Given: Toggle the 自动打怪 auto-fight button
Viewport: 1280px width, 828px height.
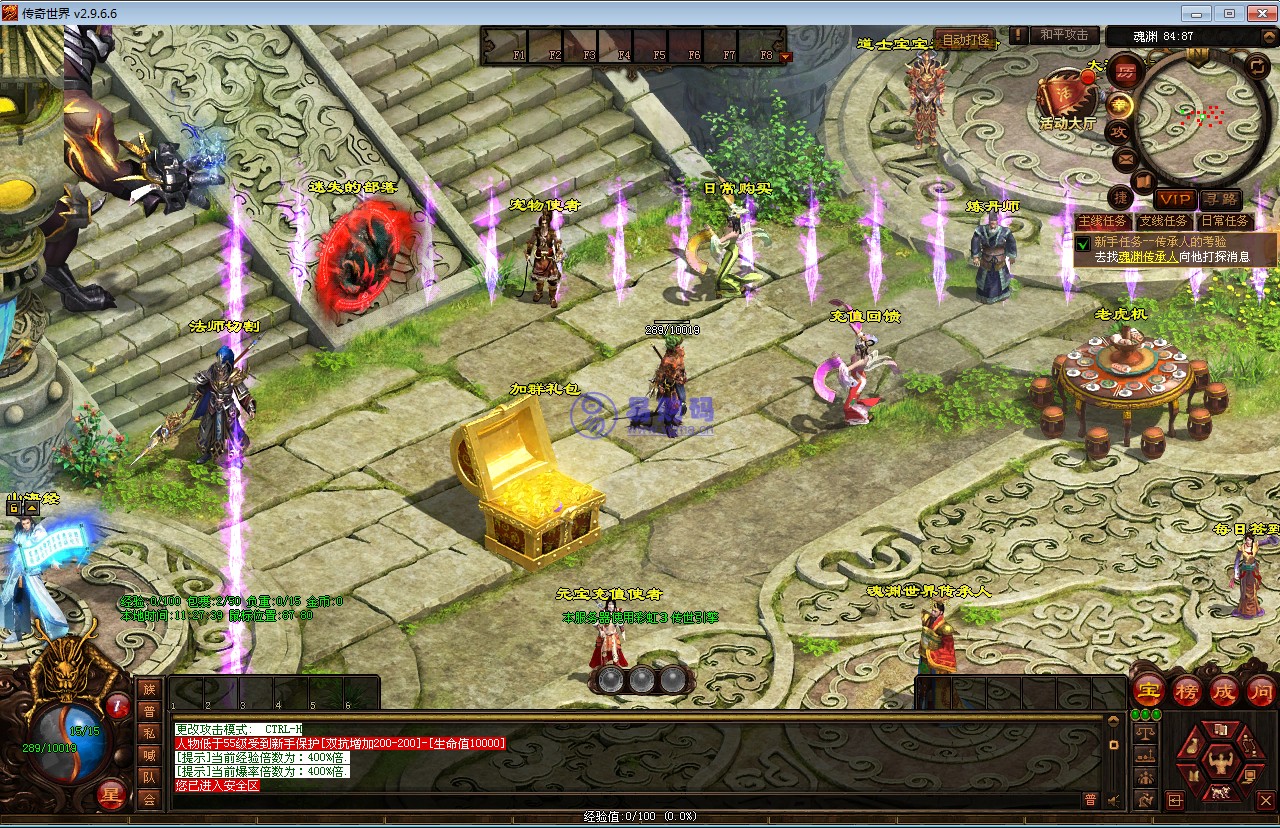Looking at the screenshot, I should click(965, 41).
